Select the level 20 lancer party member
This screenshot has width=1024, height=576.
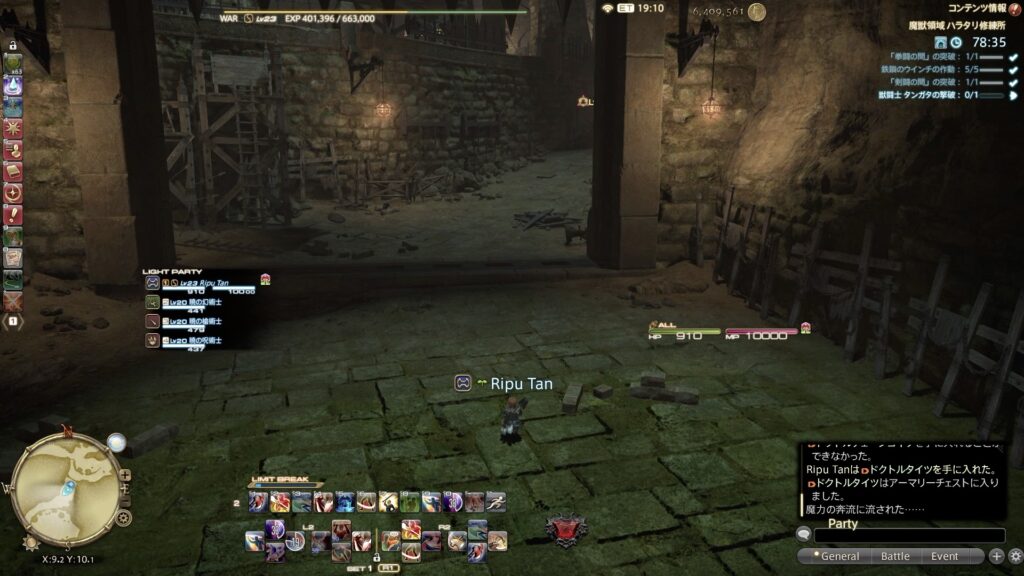pos(200,322)
